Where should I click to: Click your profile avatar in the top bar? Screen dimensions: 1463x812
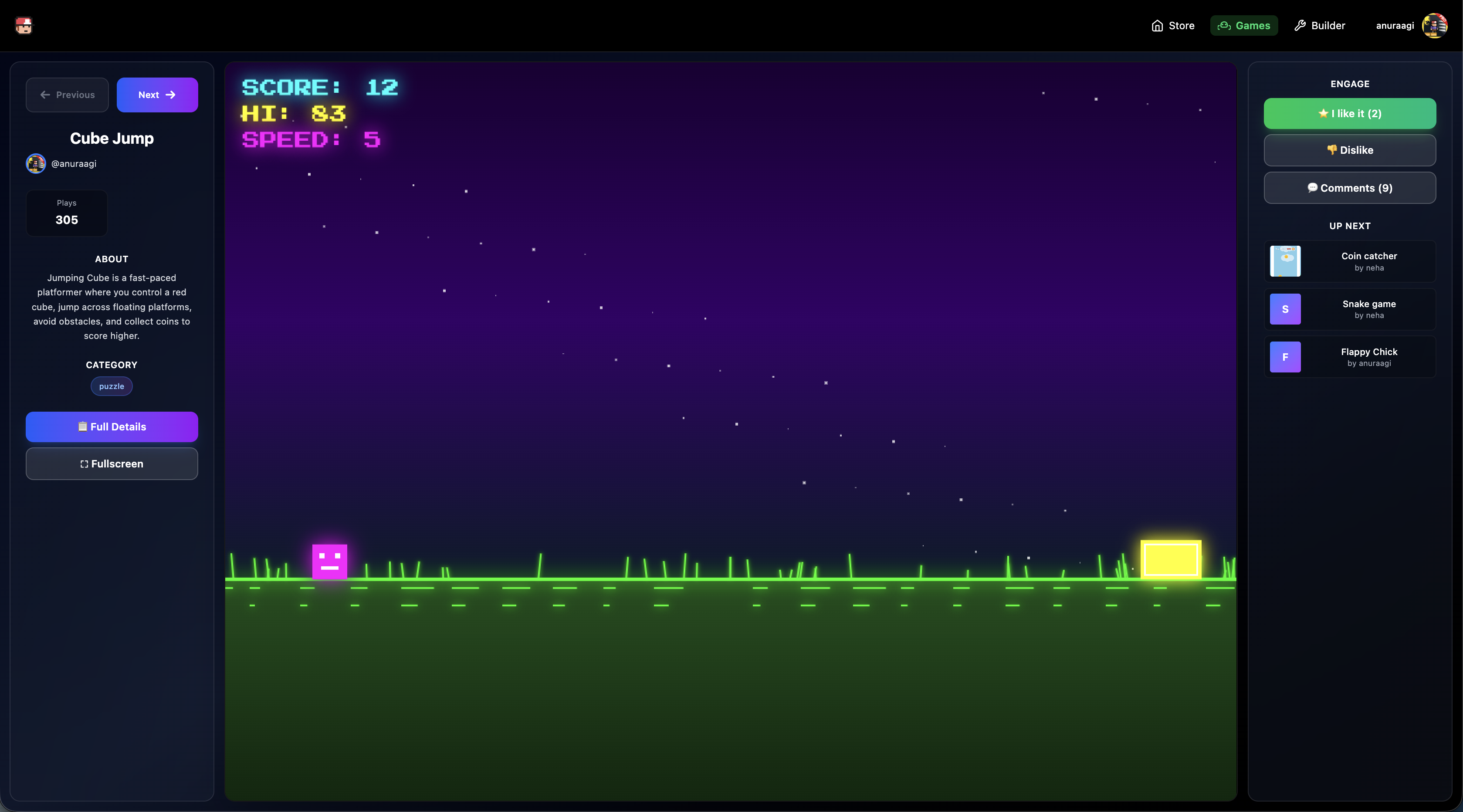(x=1435, y=26)
